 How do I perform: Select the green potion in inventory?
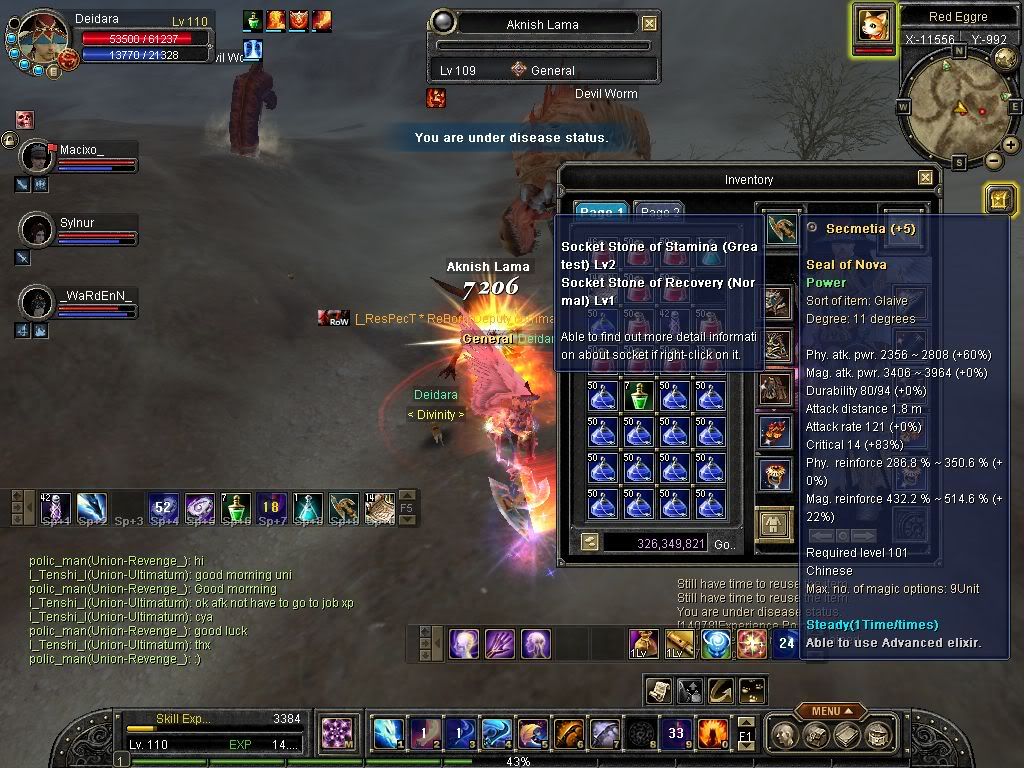(x=639, y=396)
